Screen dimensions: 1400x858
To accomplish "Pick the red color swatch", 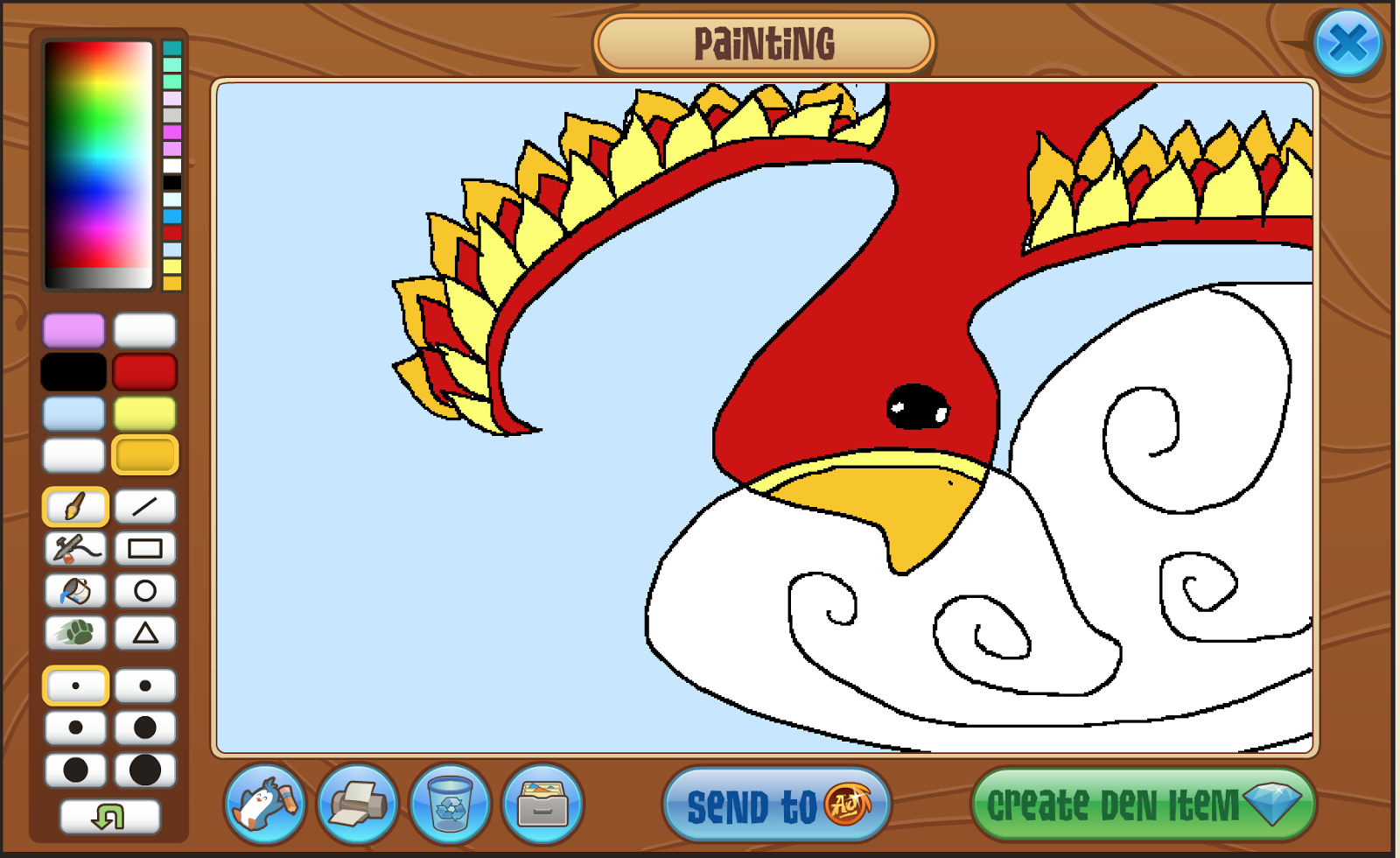I will click(144, 371).
